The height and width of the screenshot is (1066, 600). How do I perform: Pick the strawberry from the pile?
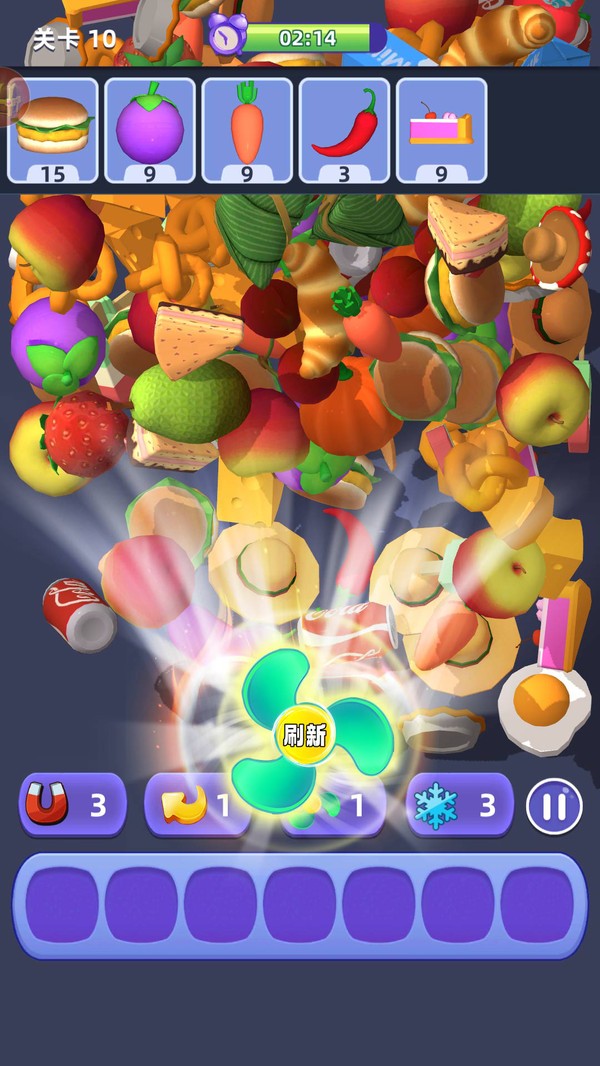[86, 434]
